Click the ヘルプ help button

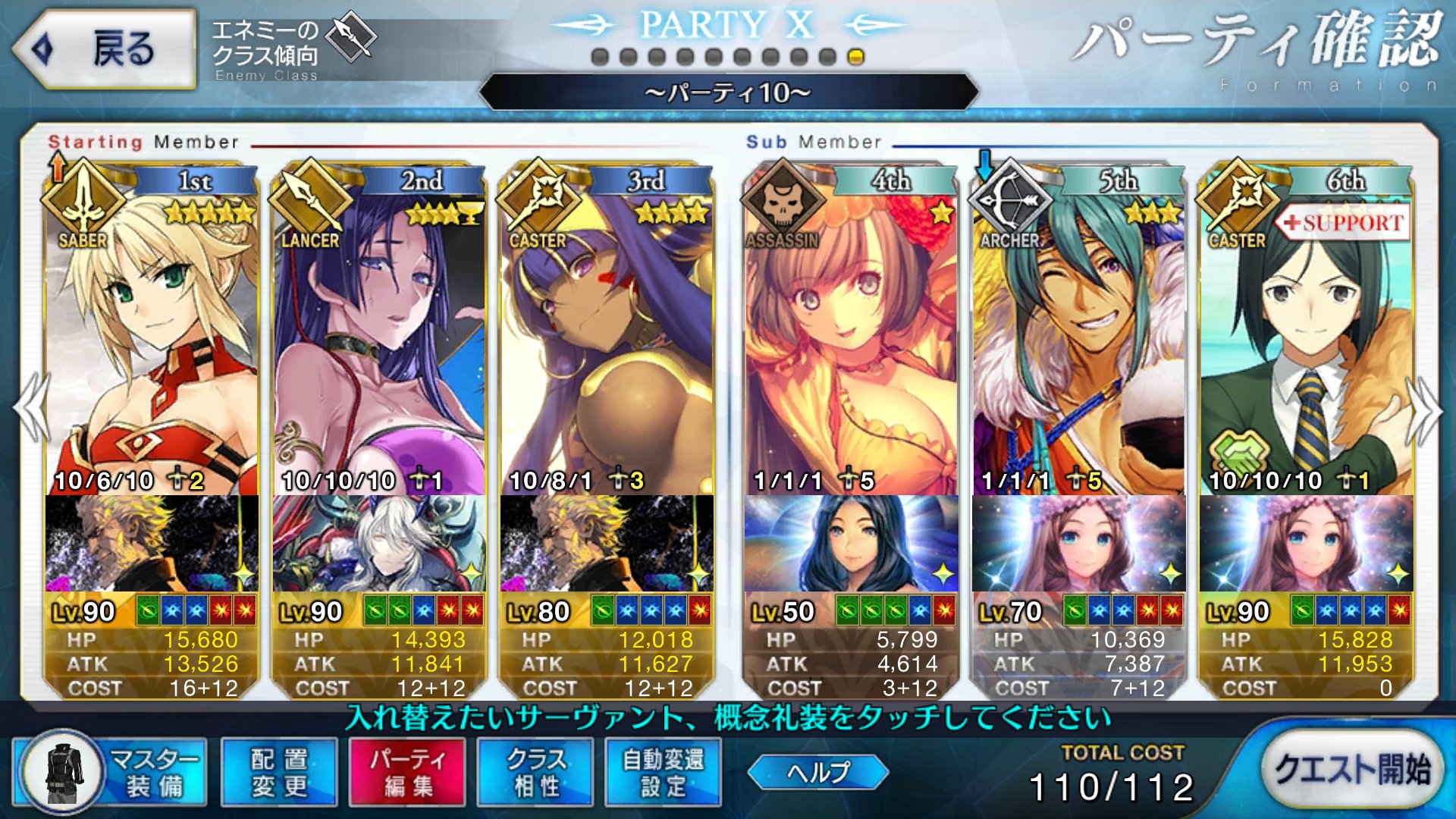[x=817, y=772]
